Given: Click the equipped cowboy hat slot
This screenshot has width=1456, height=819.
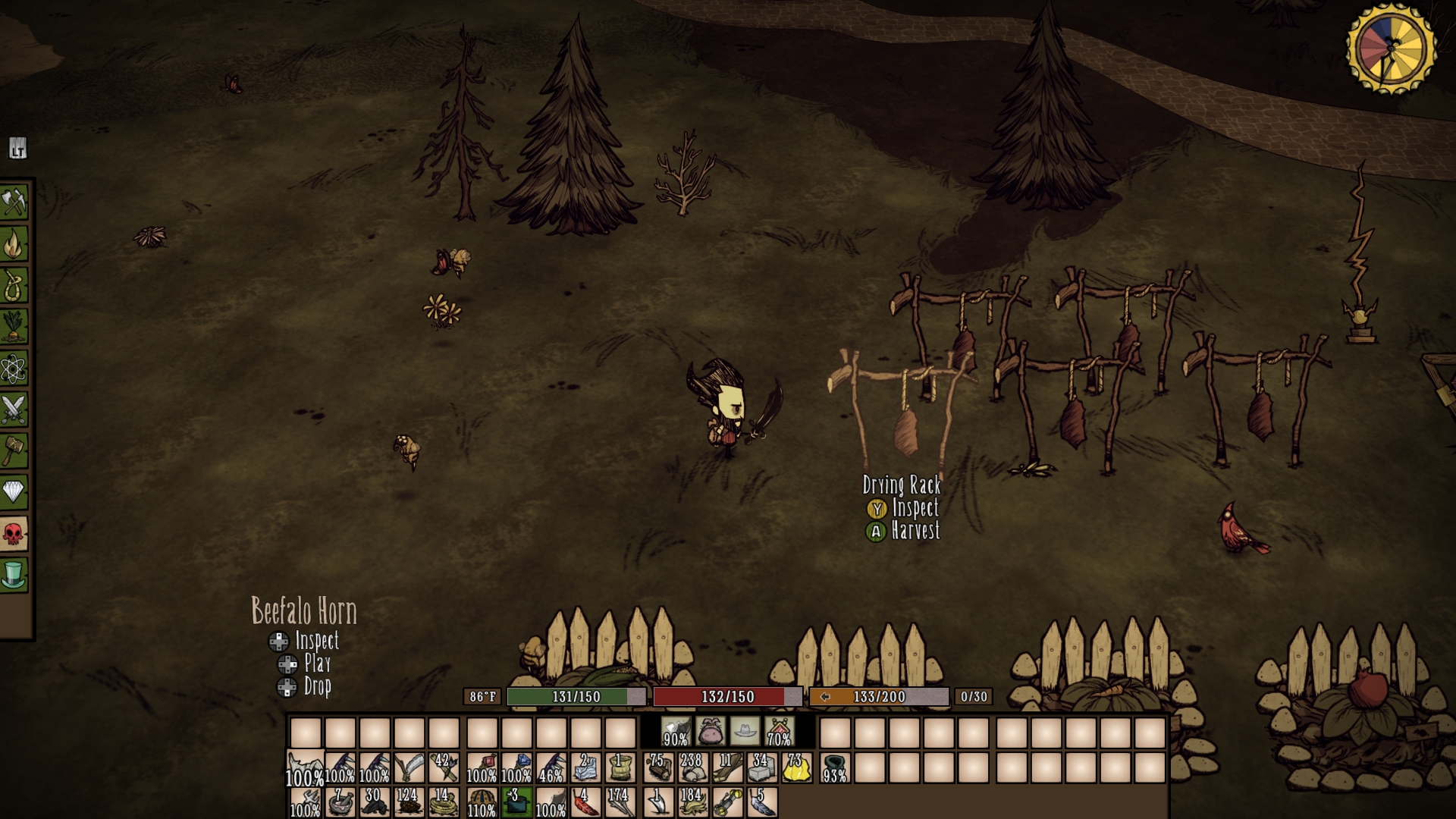Looking at the screenshot, I should pyautogui.click(x=745, y=732).
